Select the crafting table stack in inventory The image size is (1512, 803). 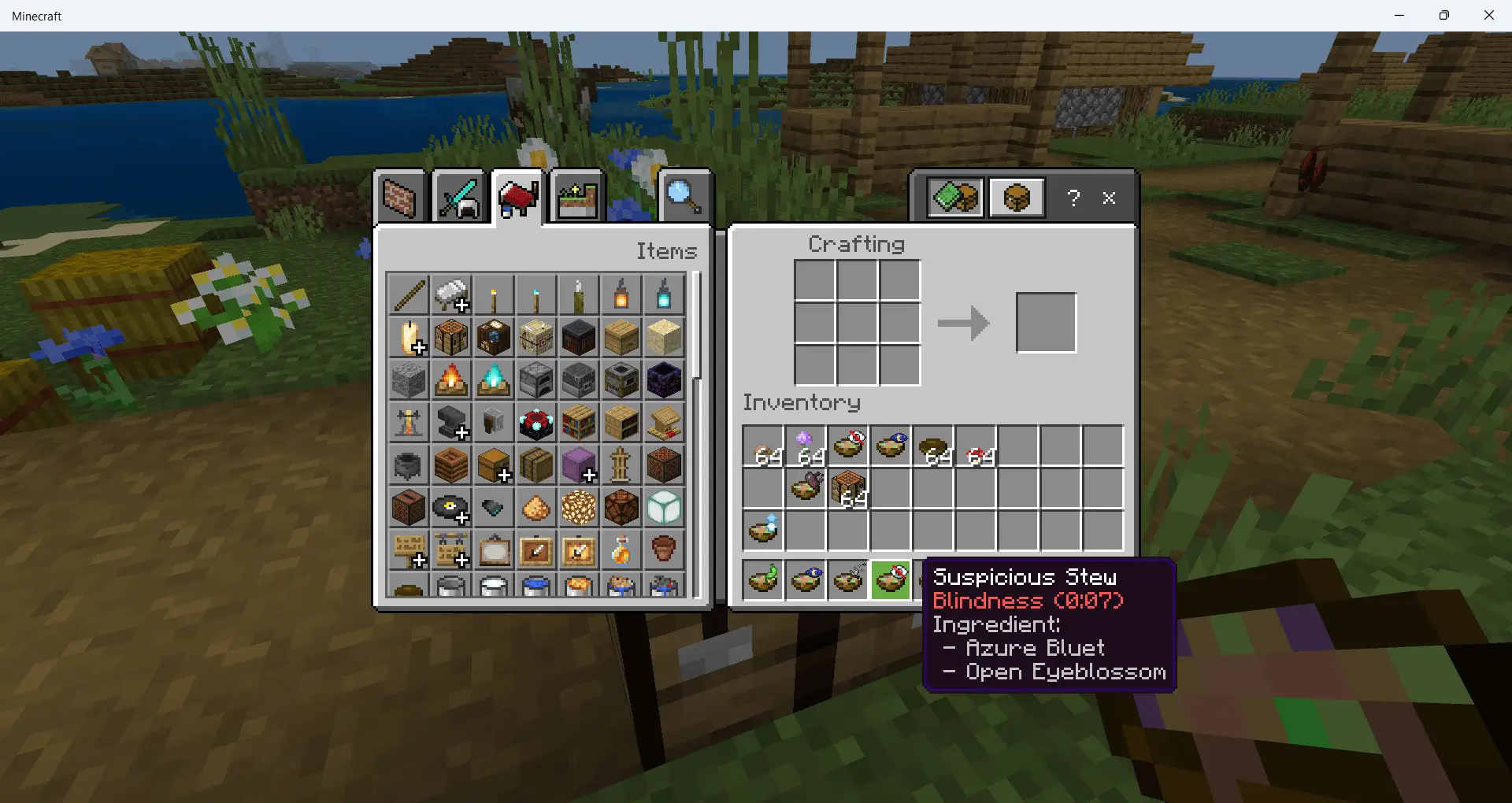(x=848, y=489)
